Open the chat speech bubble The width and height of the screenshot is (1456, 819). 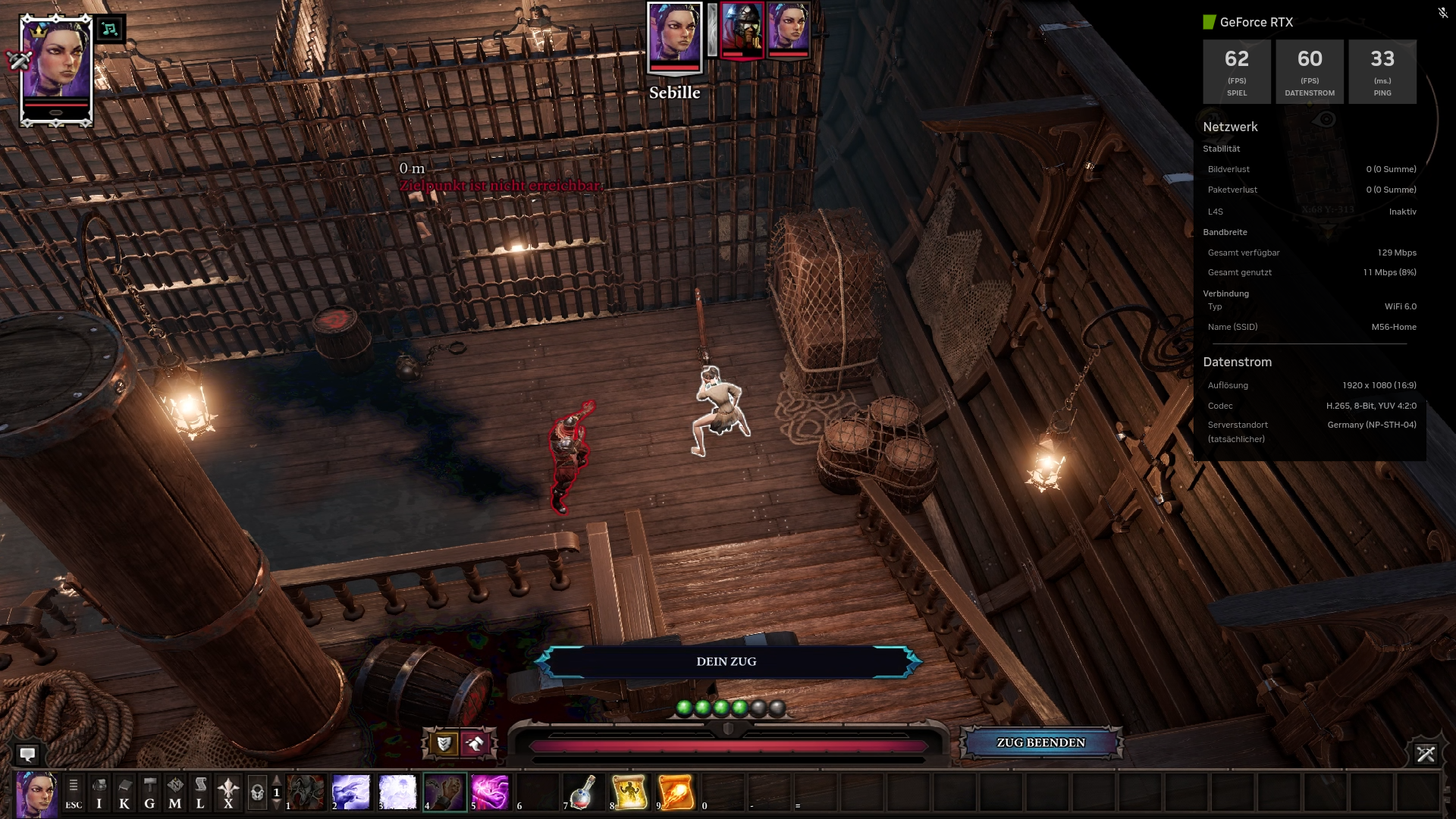click(28, 755)
